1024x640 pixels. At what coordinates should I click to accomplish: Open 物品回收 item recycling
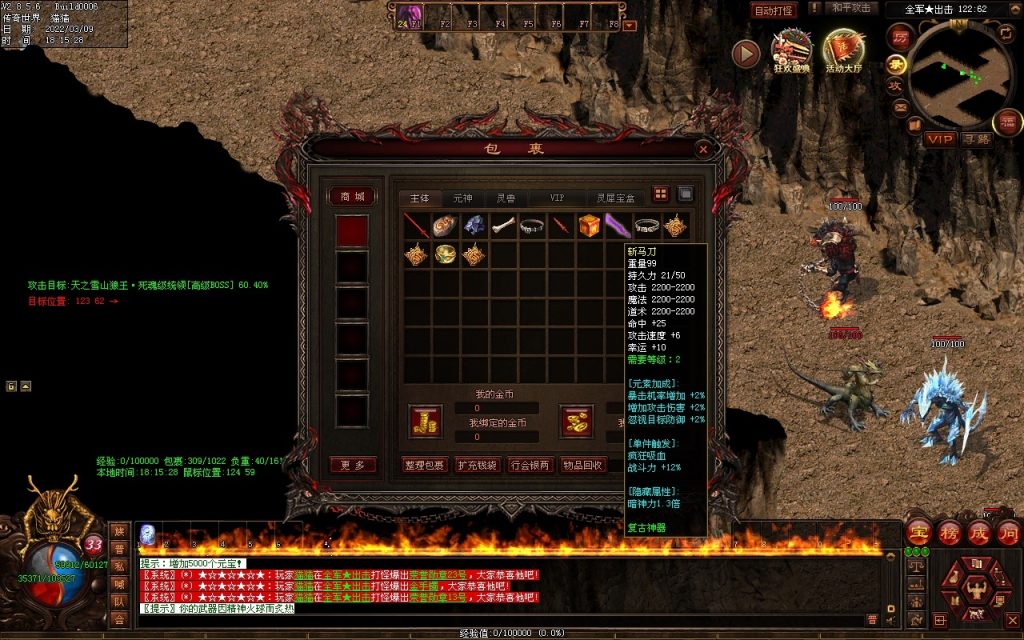tap(581, 465)
